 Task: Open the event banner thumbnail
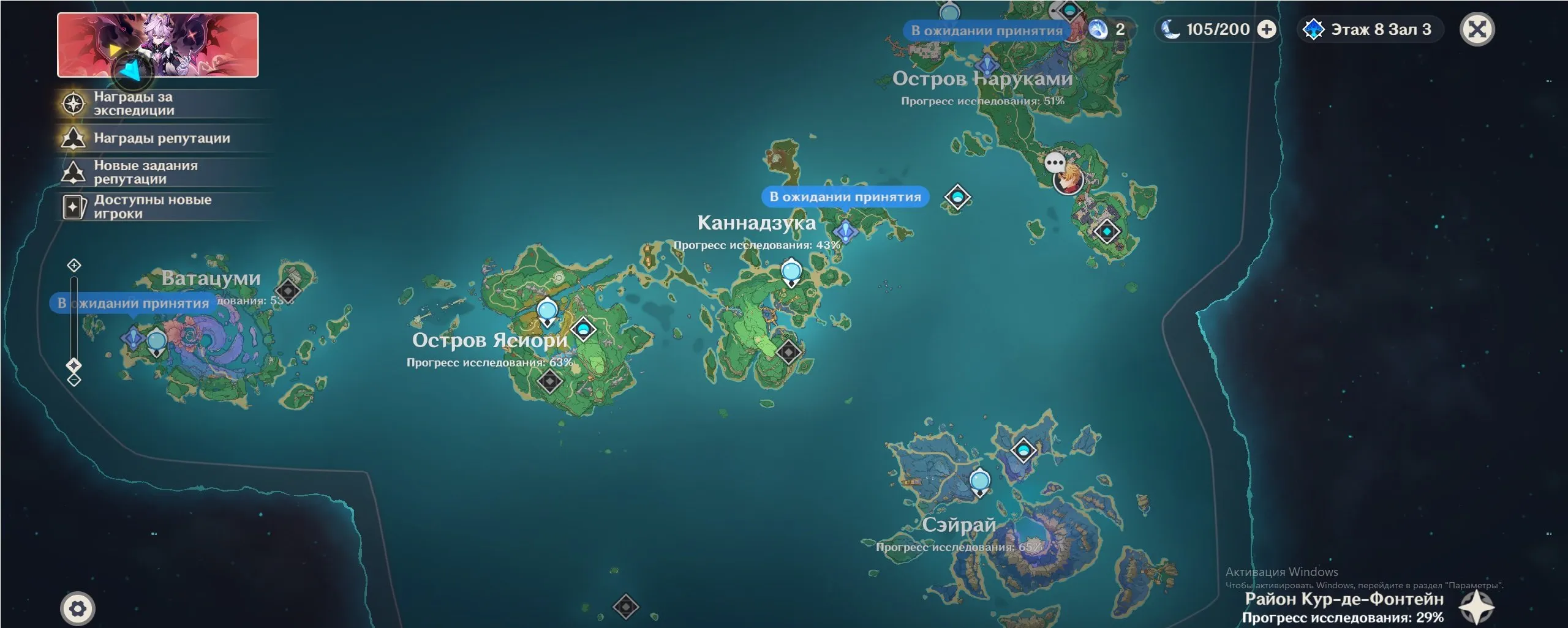(157, 45)
